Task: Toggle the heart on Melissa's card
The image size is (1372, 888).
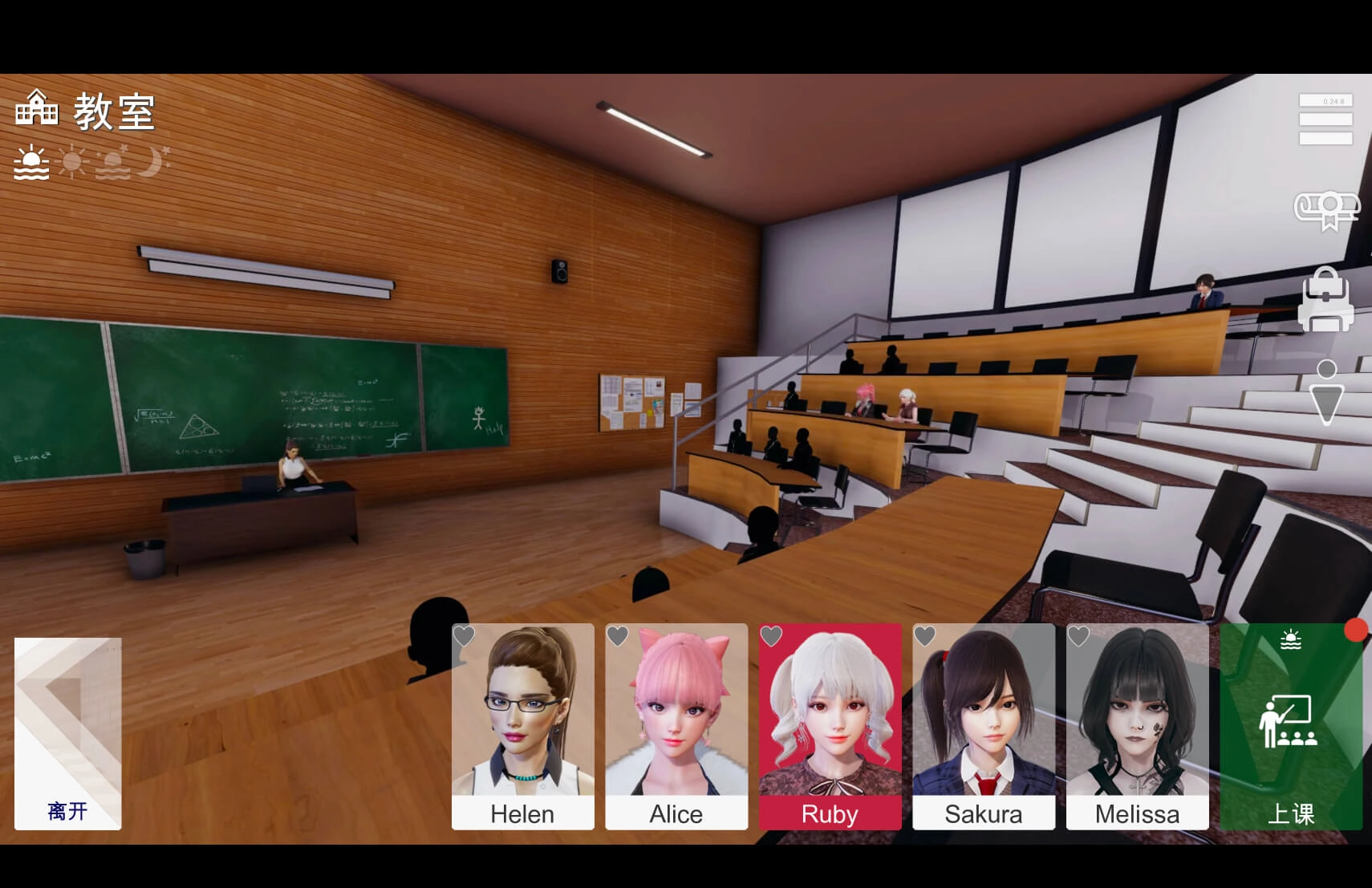Action: point(1078,636)
